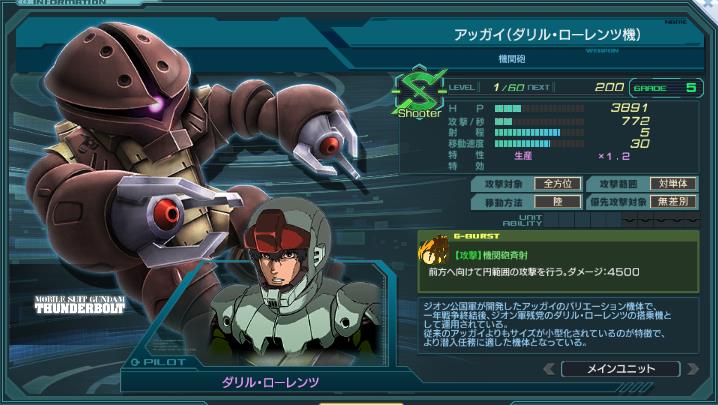Click the メインユニット button
The image size is (718, 405).
pyautogui.click(x=621, y=369)
